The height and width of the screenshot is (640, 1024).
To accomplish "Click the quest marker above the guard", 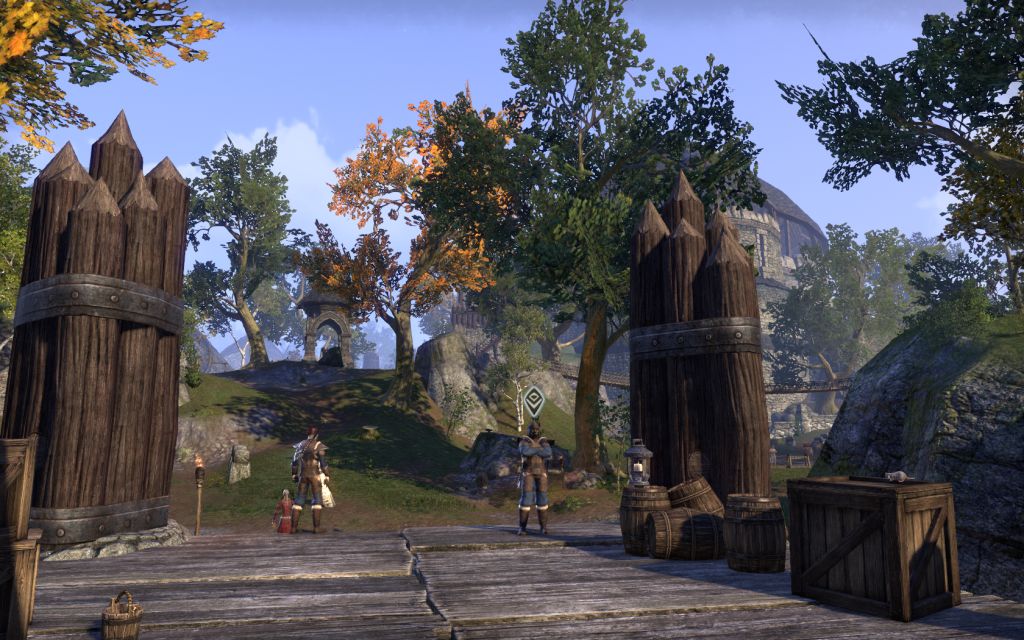I will click(x=534, y=400).
